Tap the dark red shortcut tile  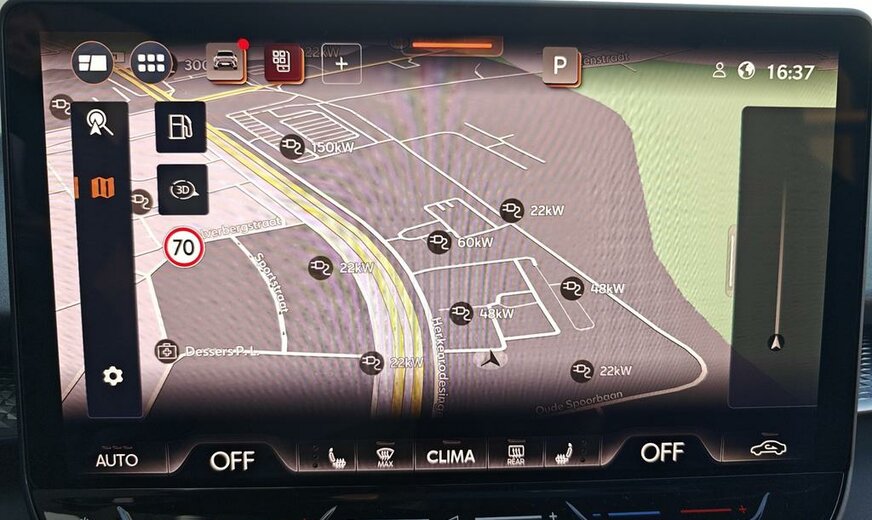pos(283,62)
